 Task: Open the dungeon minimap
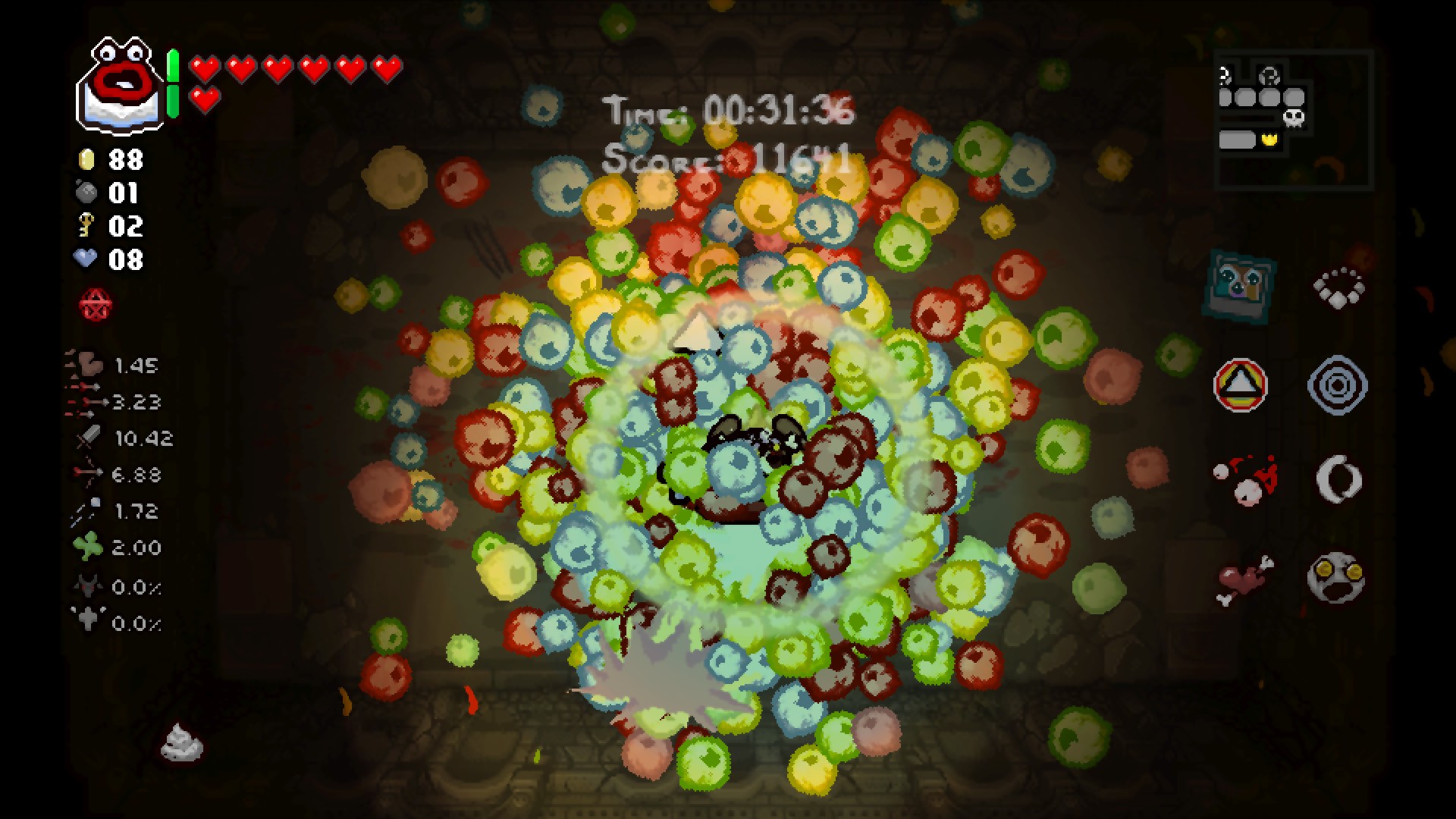[x=1292, y=120]
